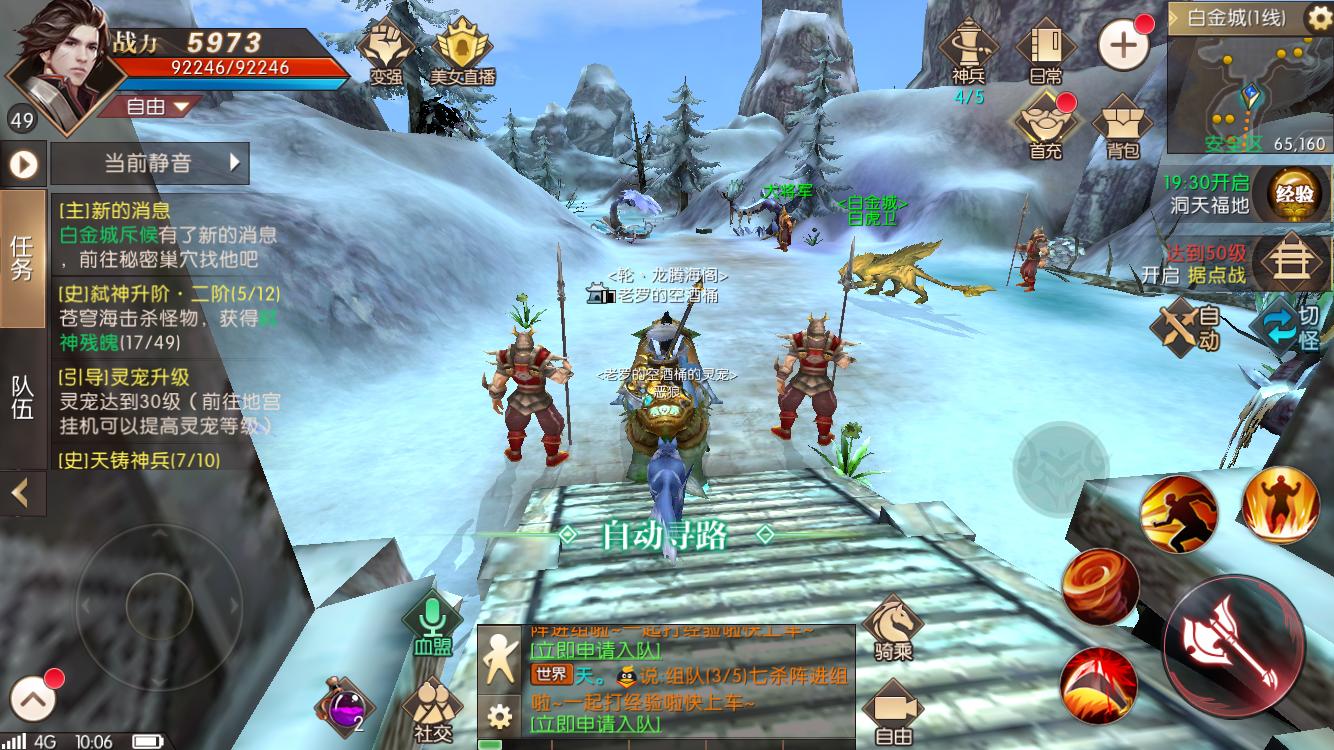Open the 血盟 voice chat microphone
1334x750 pixels.
pyautogui.click(x=432, y=624)
